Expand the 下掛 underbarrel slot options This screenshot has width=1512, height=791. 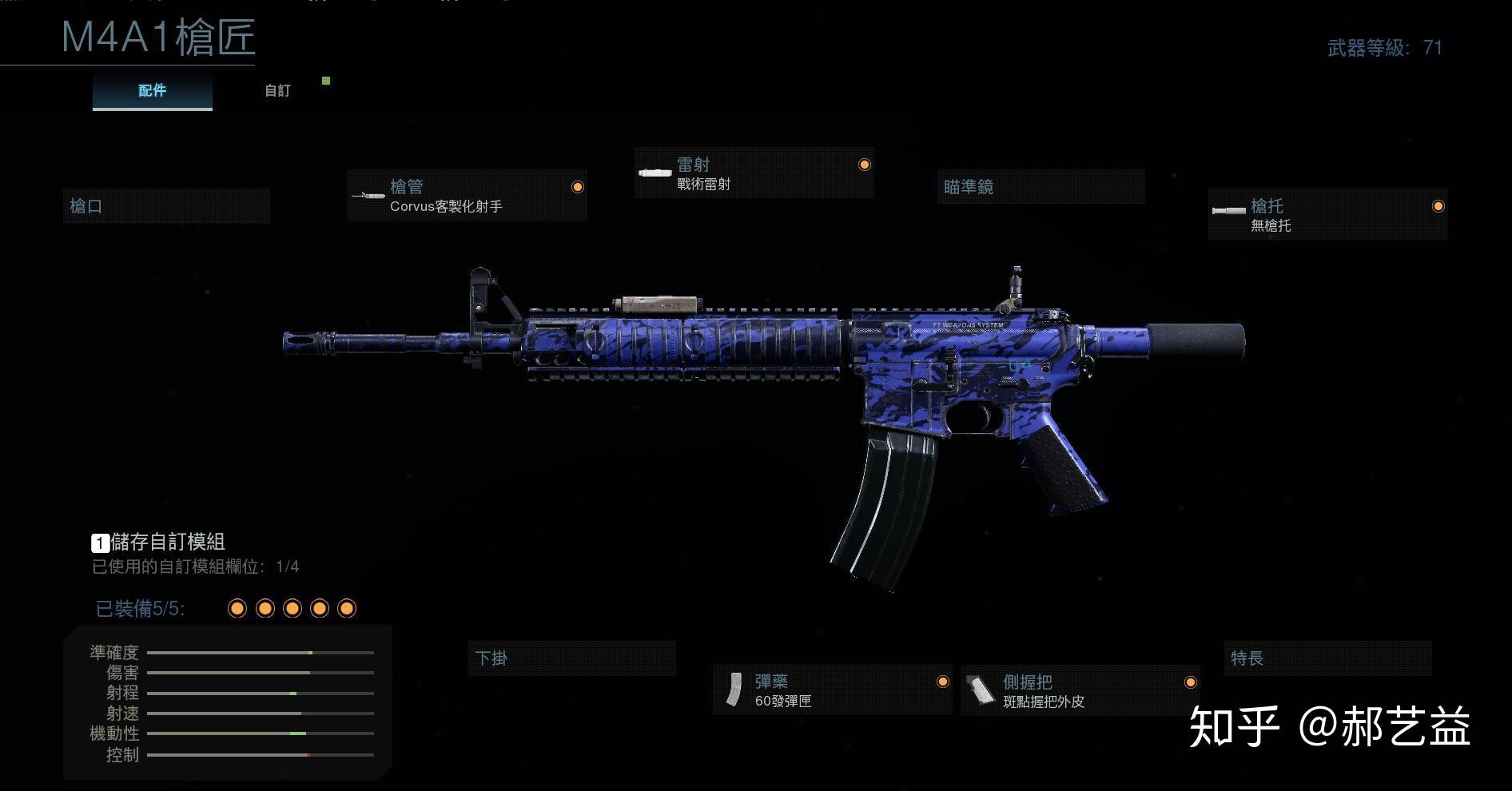click(x=572, y=658)
